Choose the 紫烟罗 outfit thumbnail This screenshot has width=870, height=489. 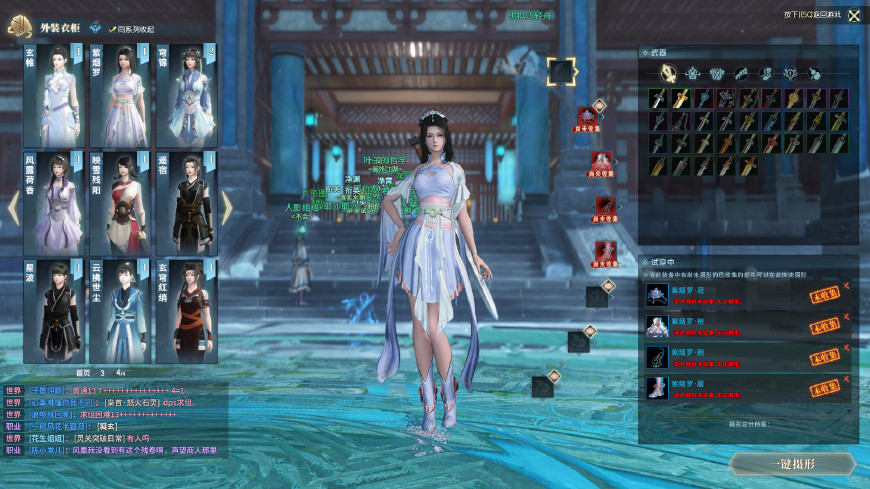coord(119,94)
